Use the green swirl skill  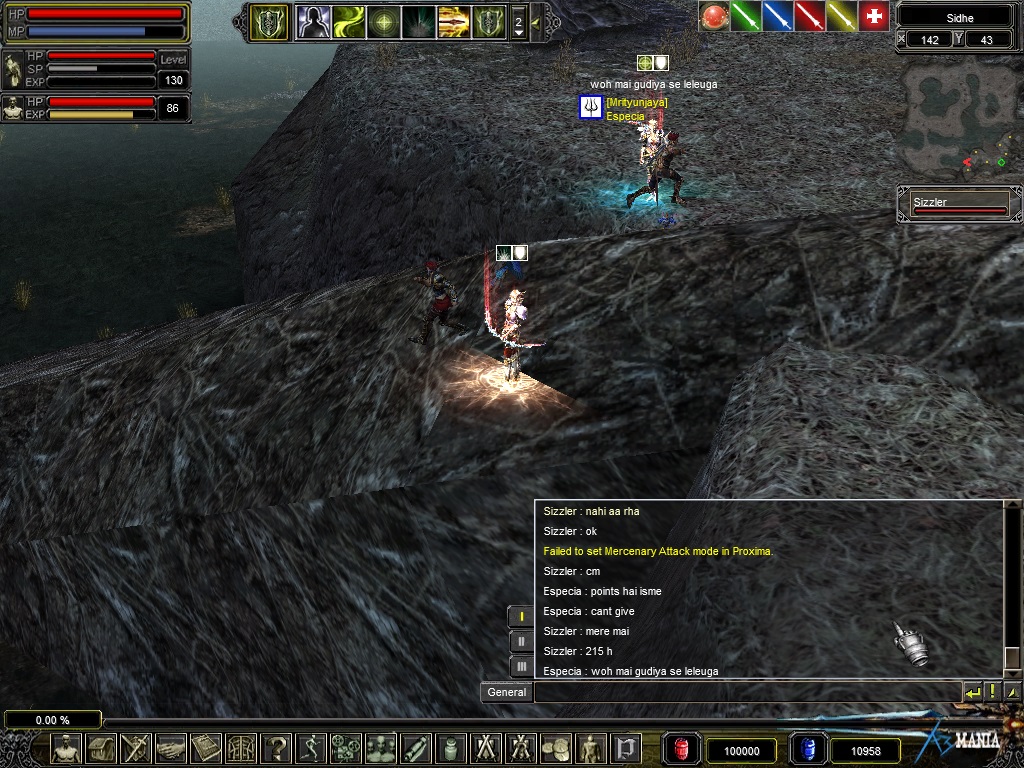pyautogui.click(x=348, y=21)
